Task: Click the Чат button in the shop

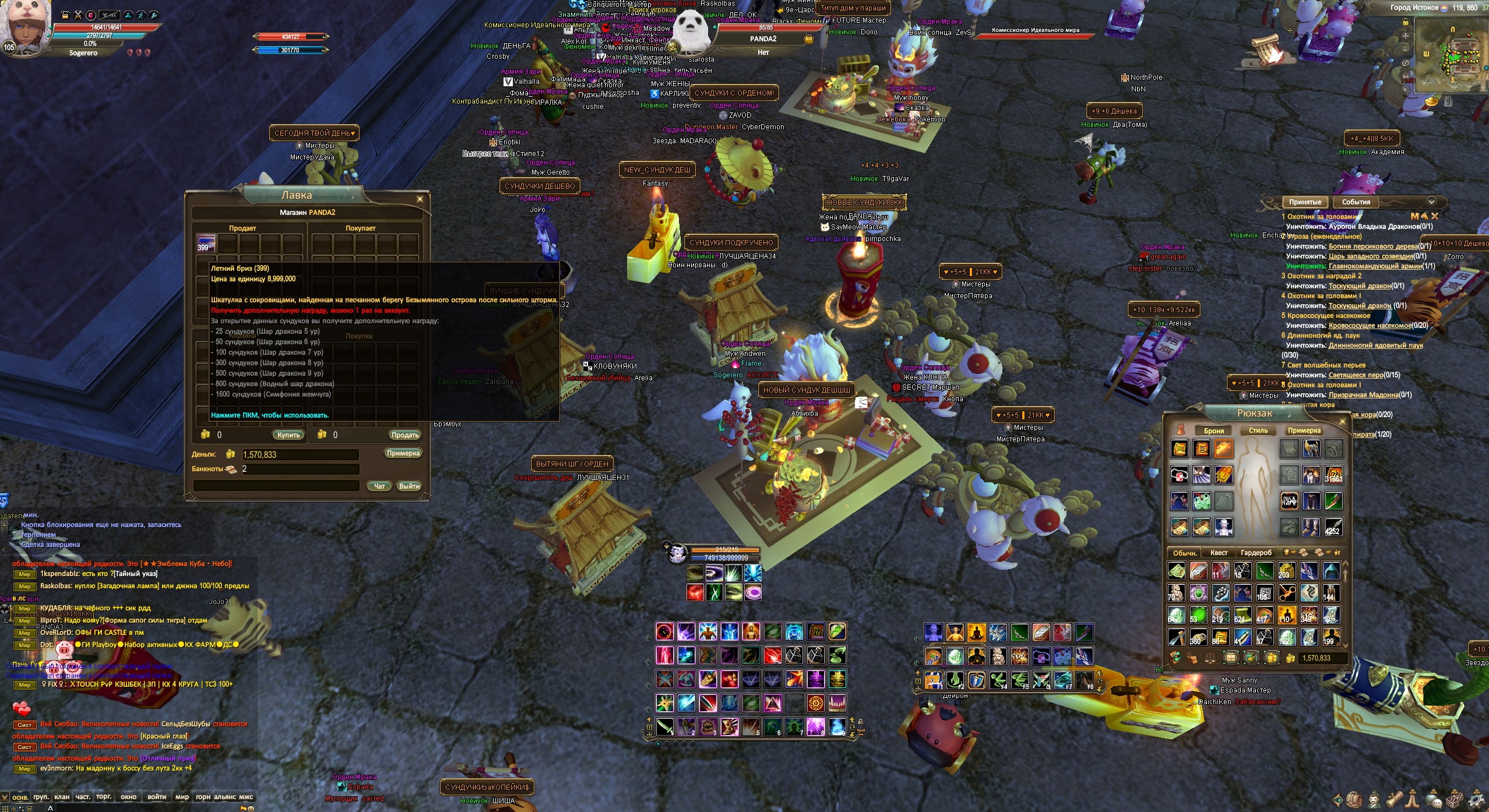Action: click(379, 486)
